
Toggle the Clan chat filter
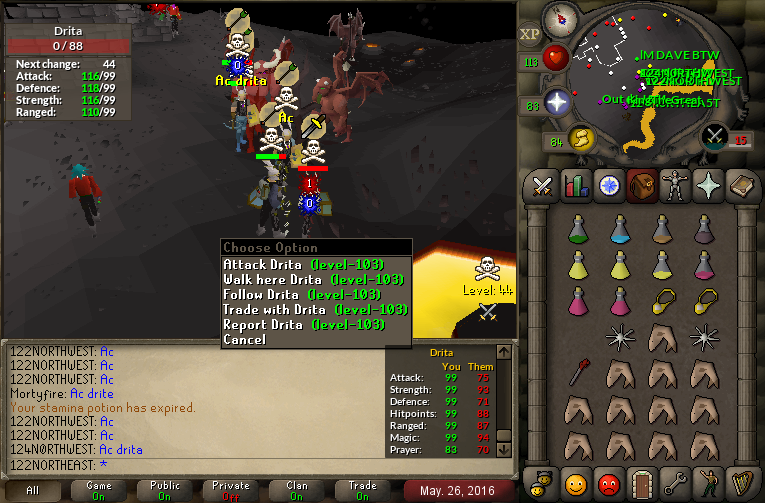pos(297,490)
